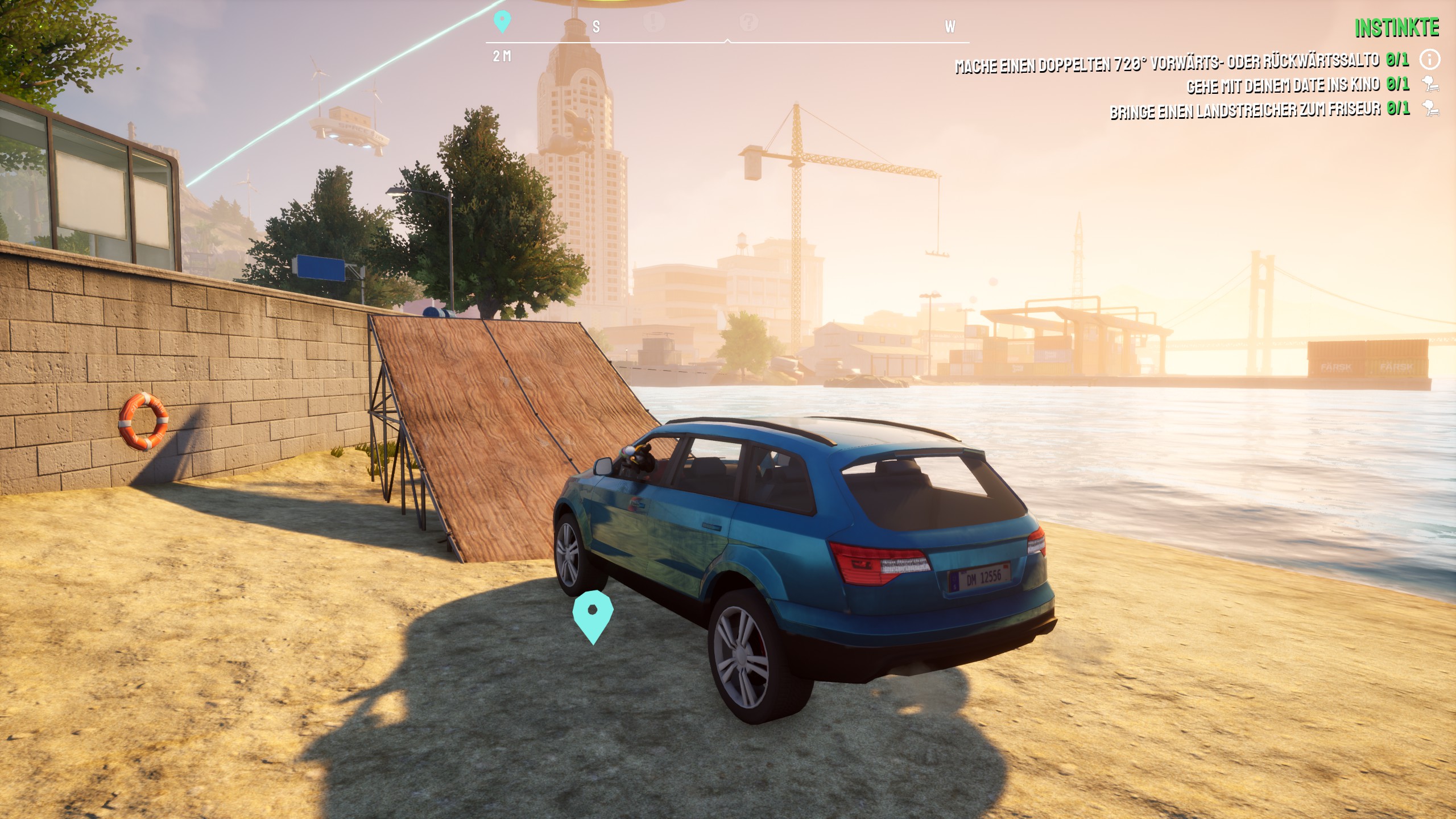Open the Instinkte objectives header
This screenshot has width=1456, height=819.
[1396, 28]
